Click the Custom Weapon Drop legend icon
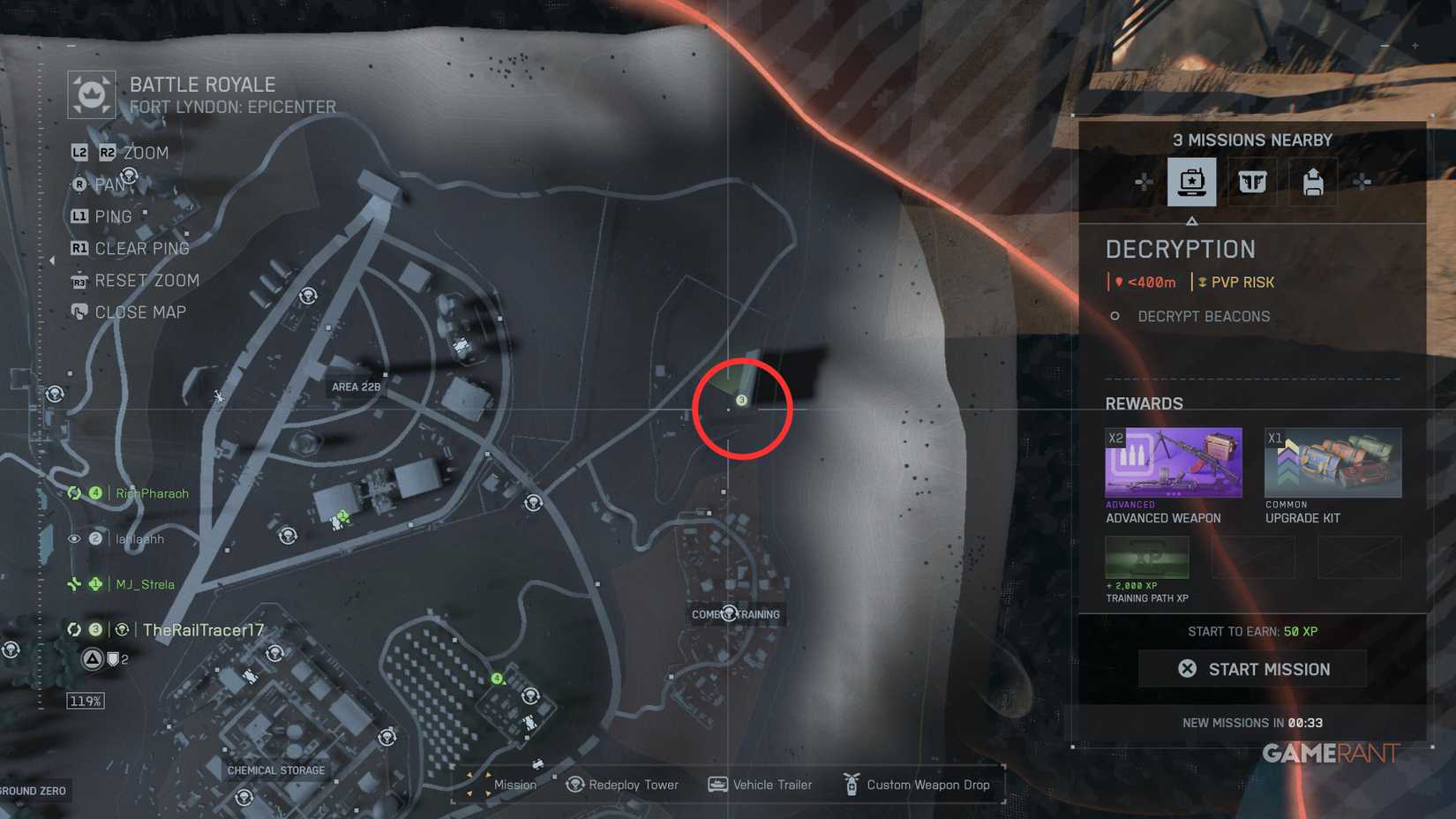The width and height of the screenshot is (1456, 819). click(852, 785)
